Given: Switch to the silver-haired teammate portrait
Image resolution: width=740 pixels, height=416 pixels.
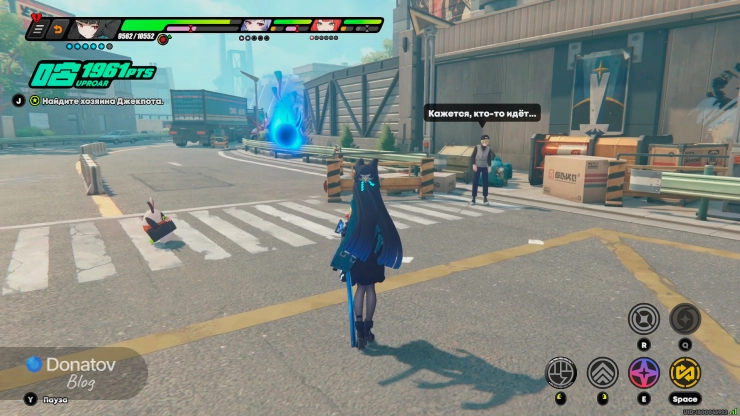Looking at the screenshot, I should (x=253, y=25).
